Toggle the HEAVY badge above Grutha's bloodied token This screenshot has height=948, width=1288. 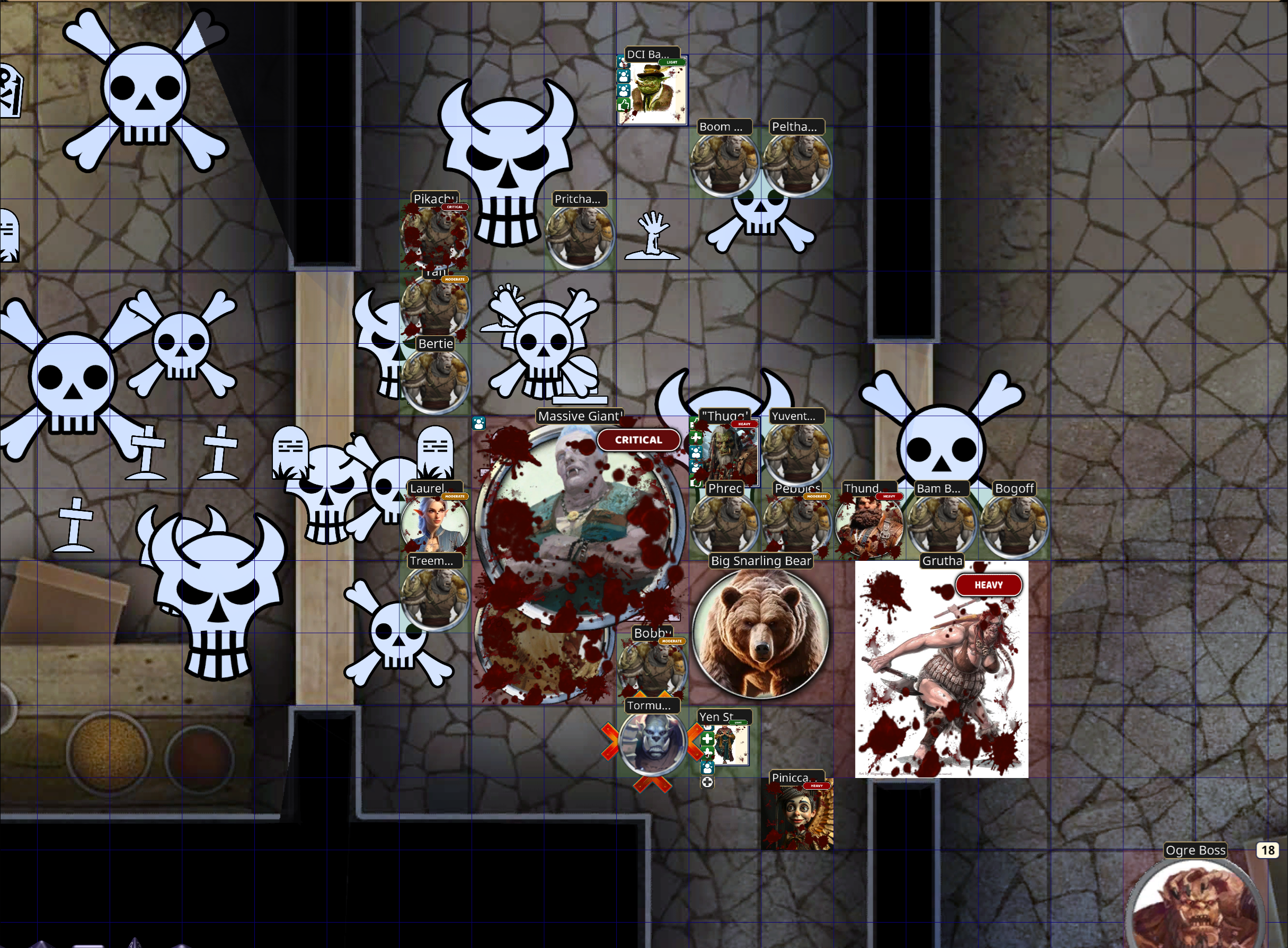pyautogui.click(x=989, y=585)
